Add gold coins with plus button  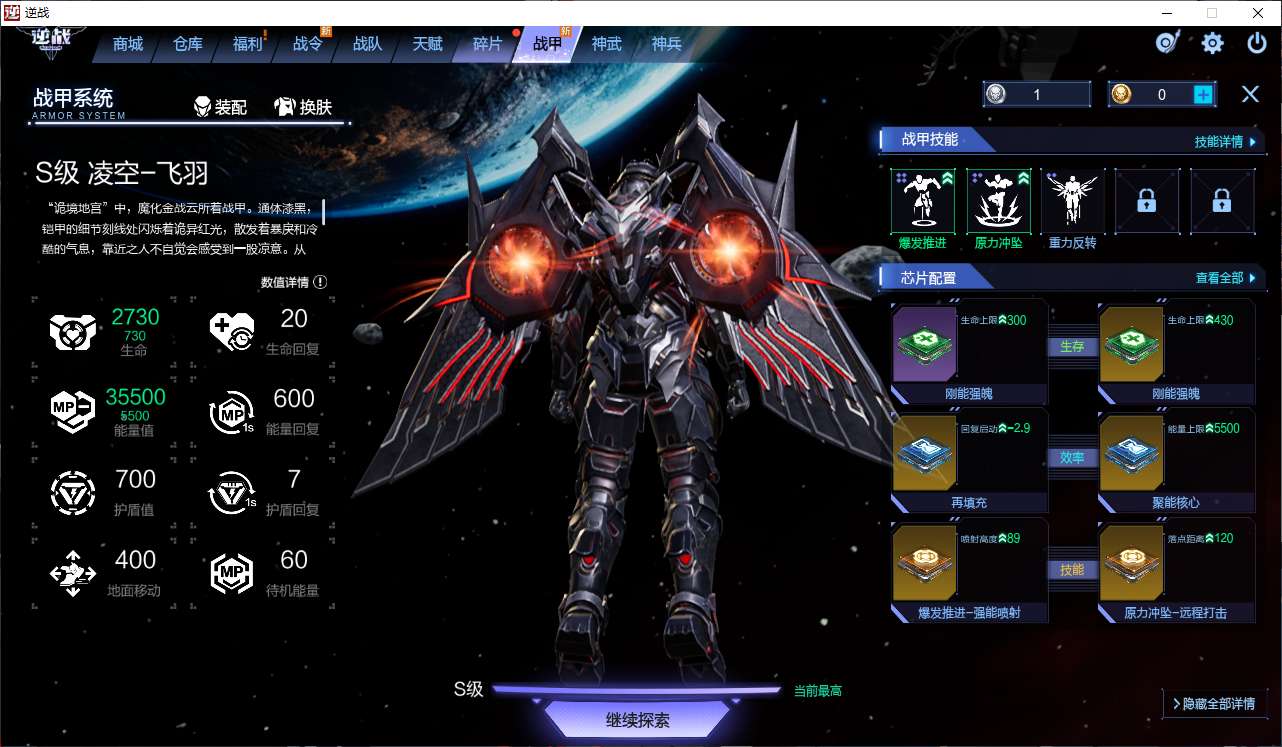1203,94
